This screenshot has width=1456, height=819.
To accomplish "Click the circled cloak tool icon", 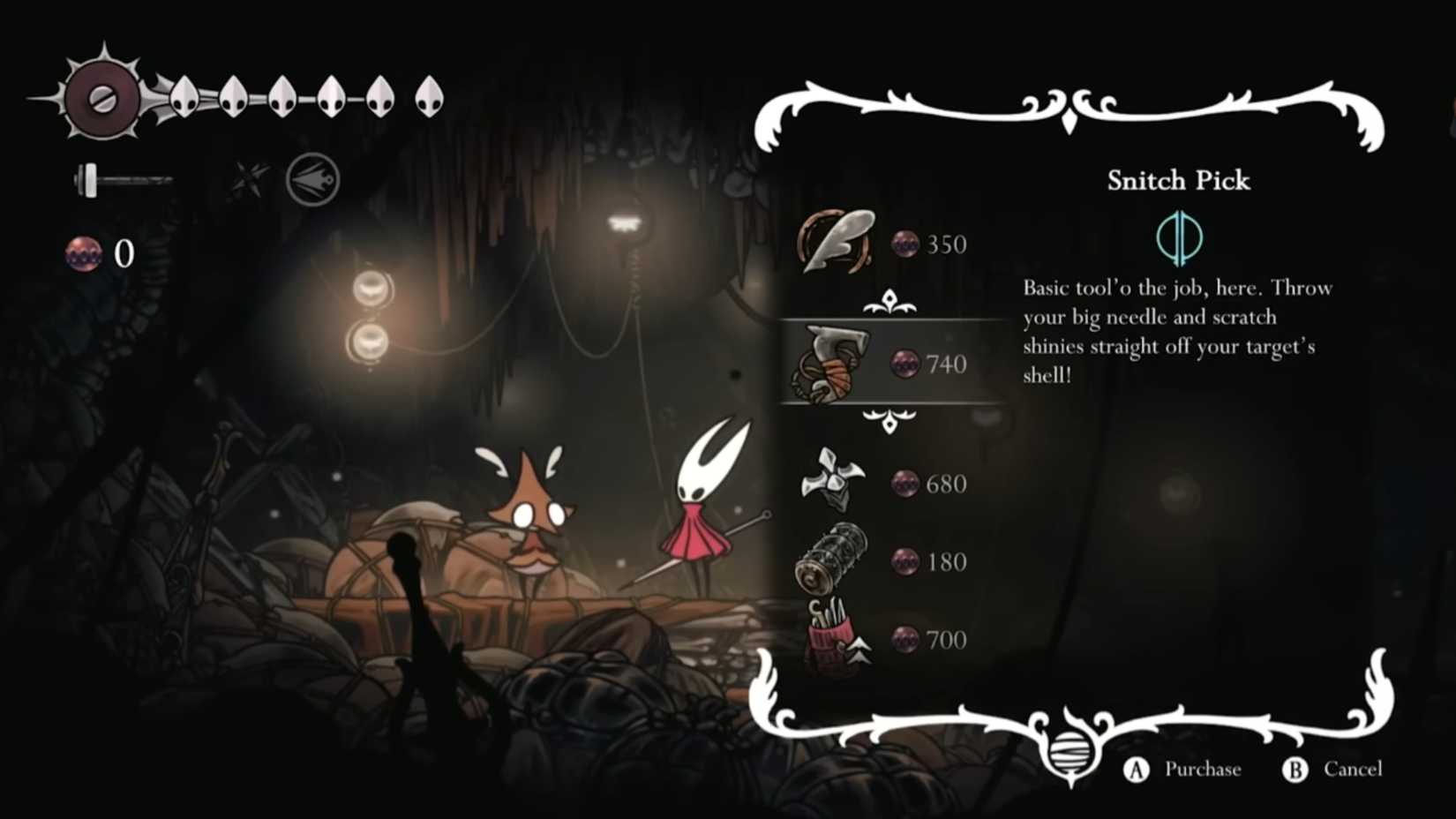I will click(311, 178).
